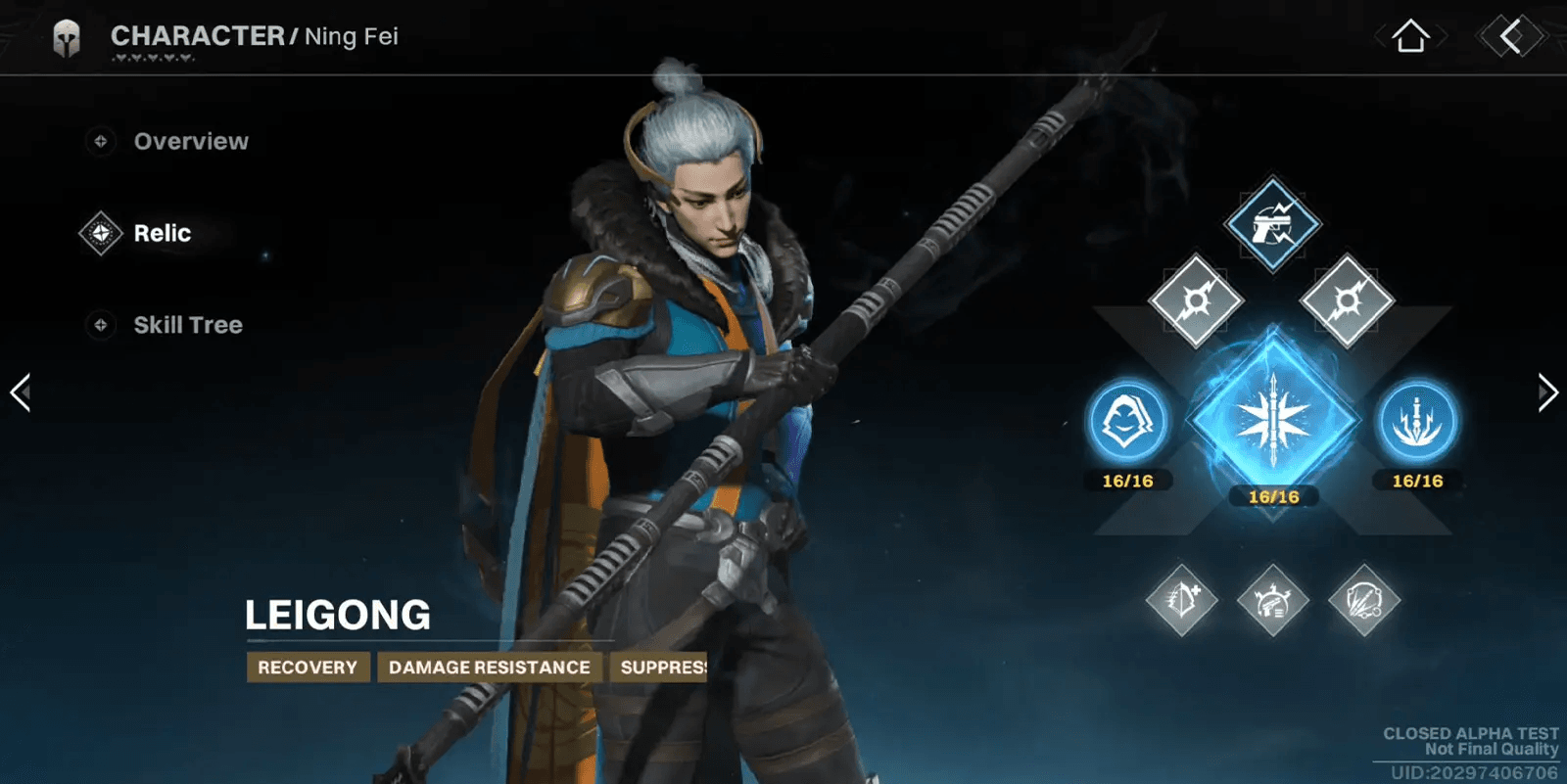Switch to the Skill Tree tab
The image size is (1567, 784).
[x=187, y=325]
